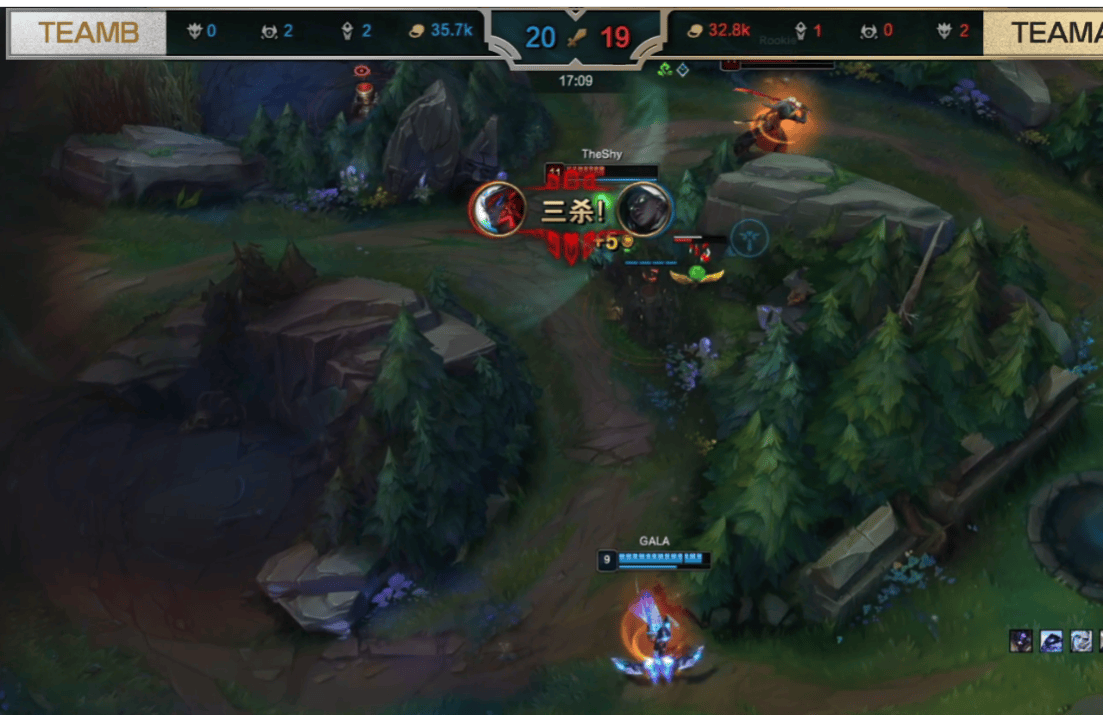1103x715 pixels.
Task: Click the TEAMA team name banner
Action: coord(1045,34)
